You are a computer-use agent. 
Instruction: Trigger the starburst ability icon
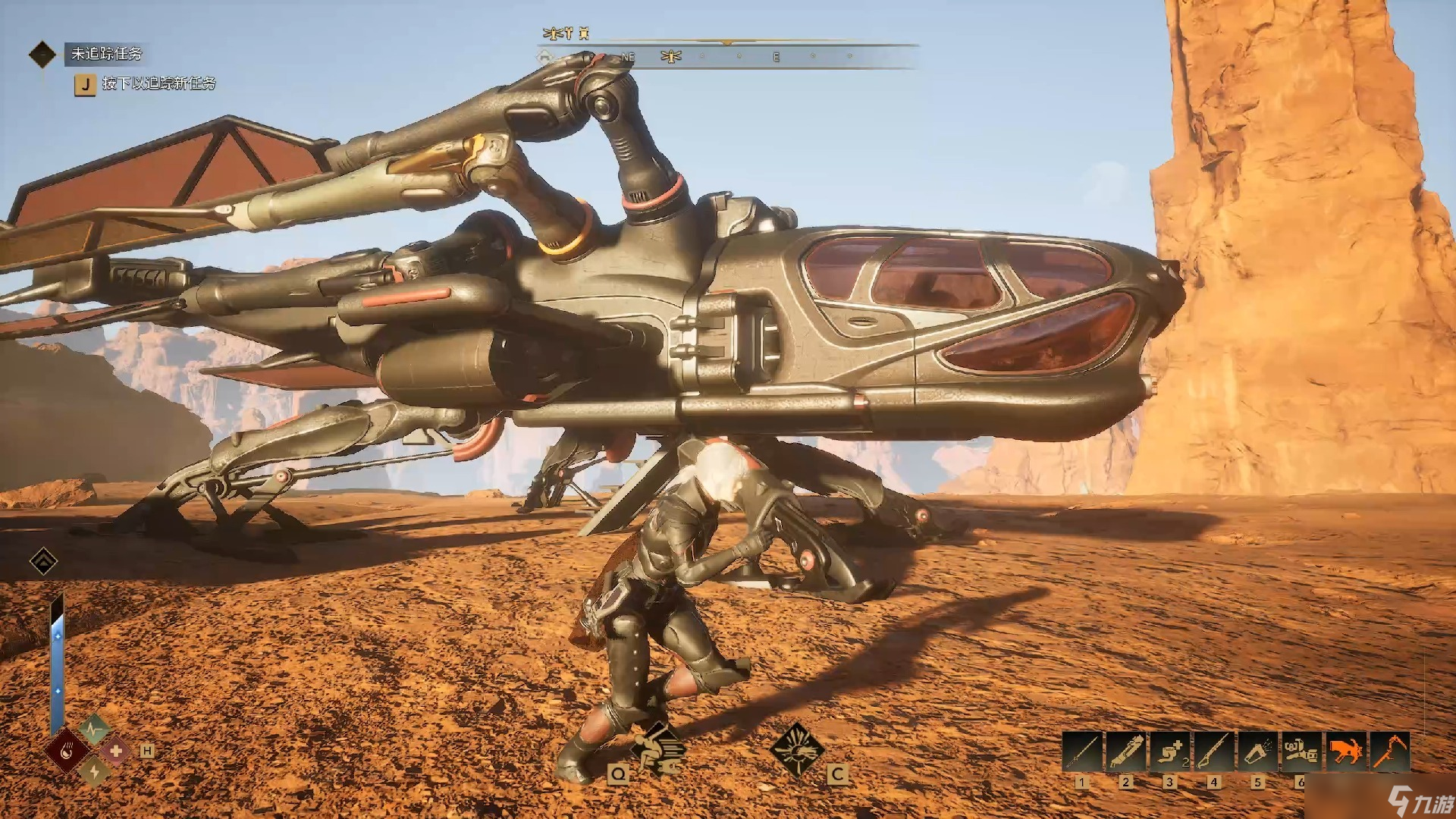tap(796, 749)
